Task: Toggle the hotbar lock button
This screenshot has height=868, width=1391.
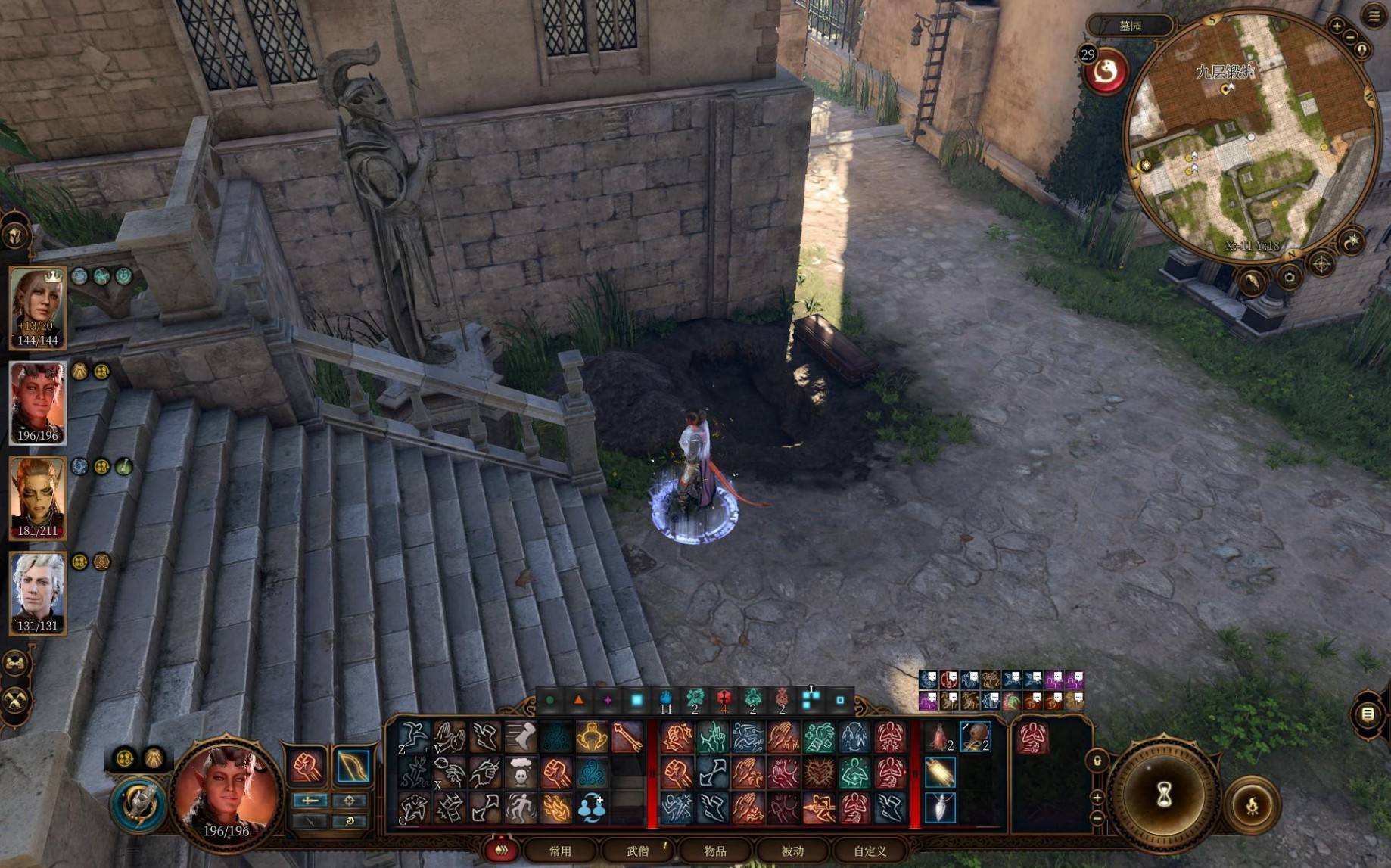Action: coord(1097,760)
